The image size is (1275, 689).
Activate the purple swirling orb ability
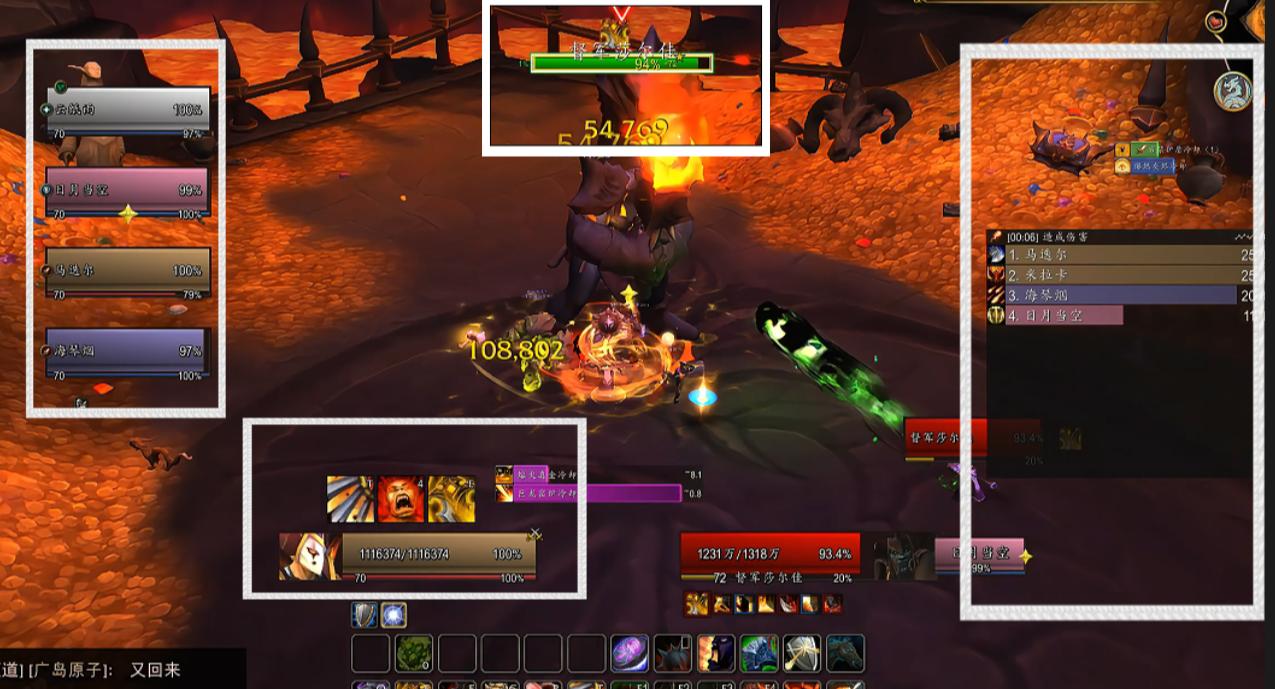pyautogui.click(x=630, y=654)
